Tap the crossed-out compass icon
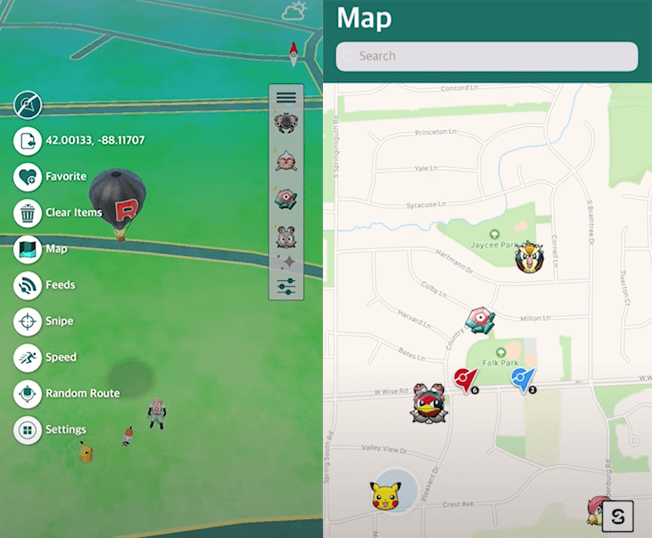Screen dimensions: 652x538 pos(28,104)
